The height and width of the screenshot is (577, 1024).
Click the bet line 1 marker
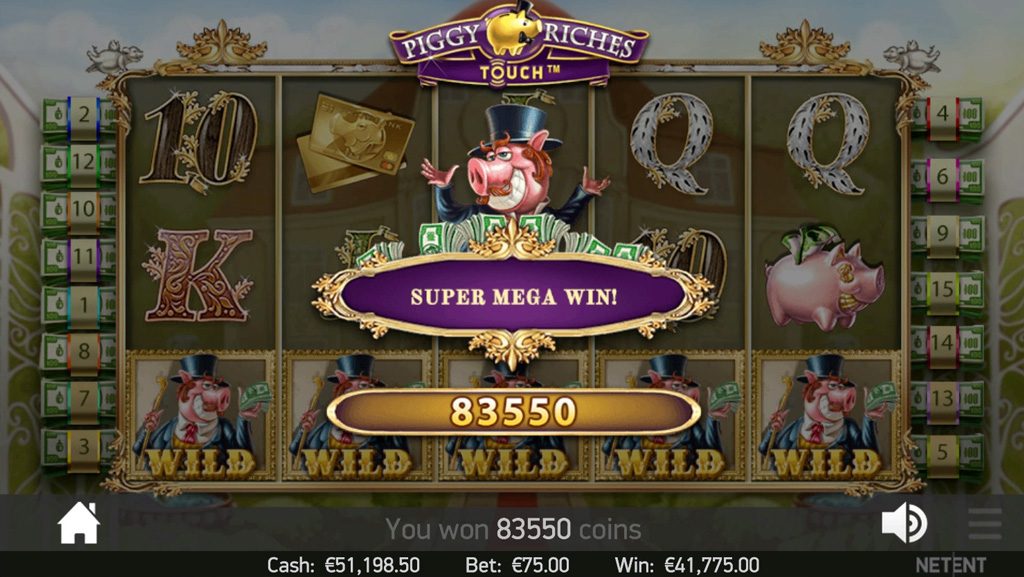coord(82,303)
